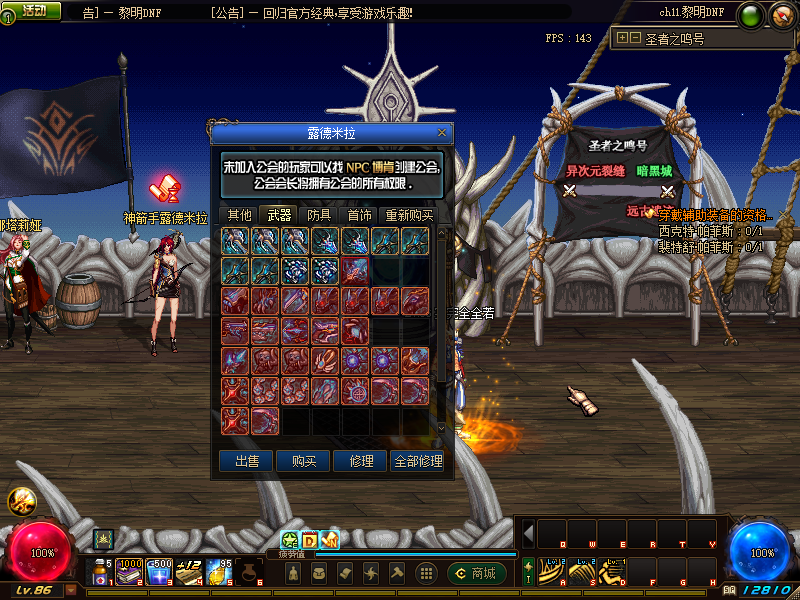
Task: Switch to the 其他 shop tab
Action: click(x=240, y=215)
